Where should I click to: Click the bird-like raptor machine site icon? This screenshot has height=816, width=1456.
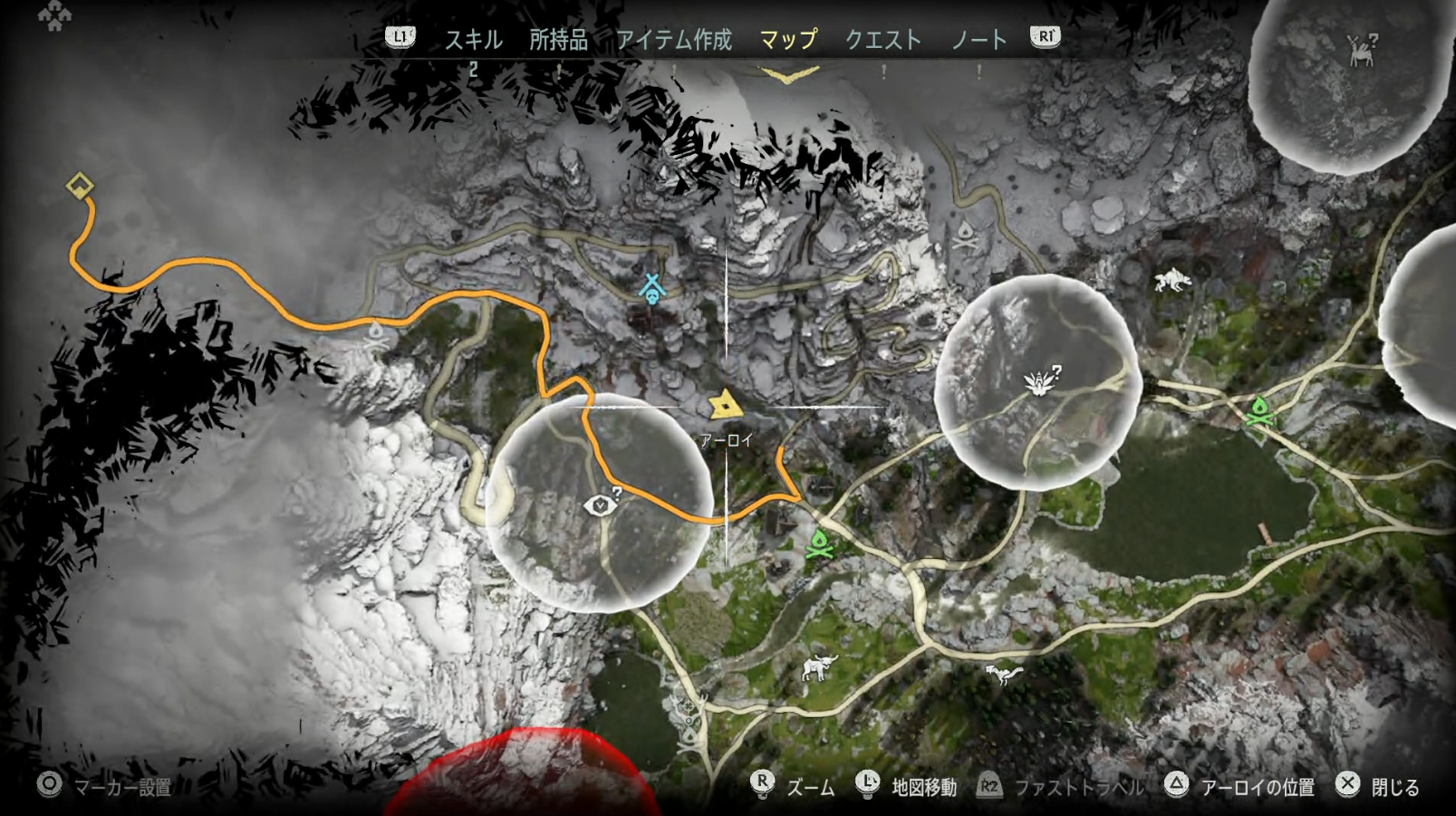tap(1004, 673)
